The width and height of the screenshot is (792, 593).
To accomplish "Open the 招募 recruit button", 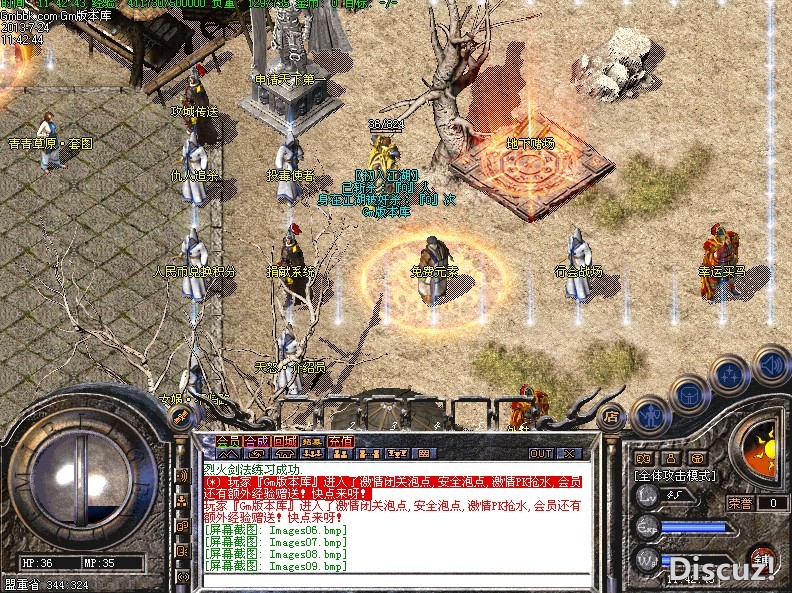I will [x=312, y=441].
